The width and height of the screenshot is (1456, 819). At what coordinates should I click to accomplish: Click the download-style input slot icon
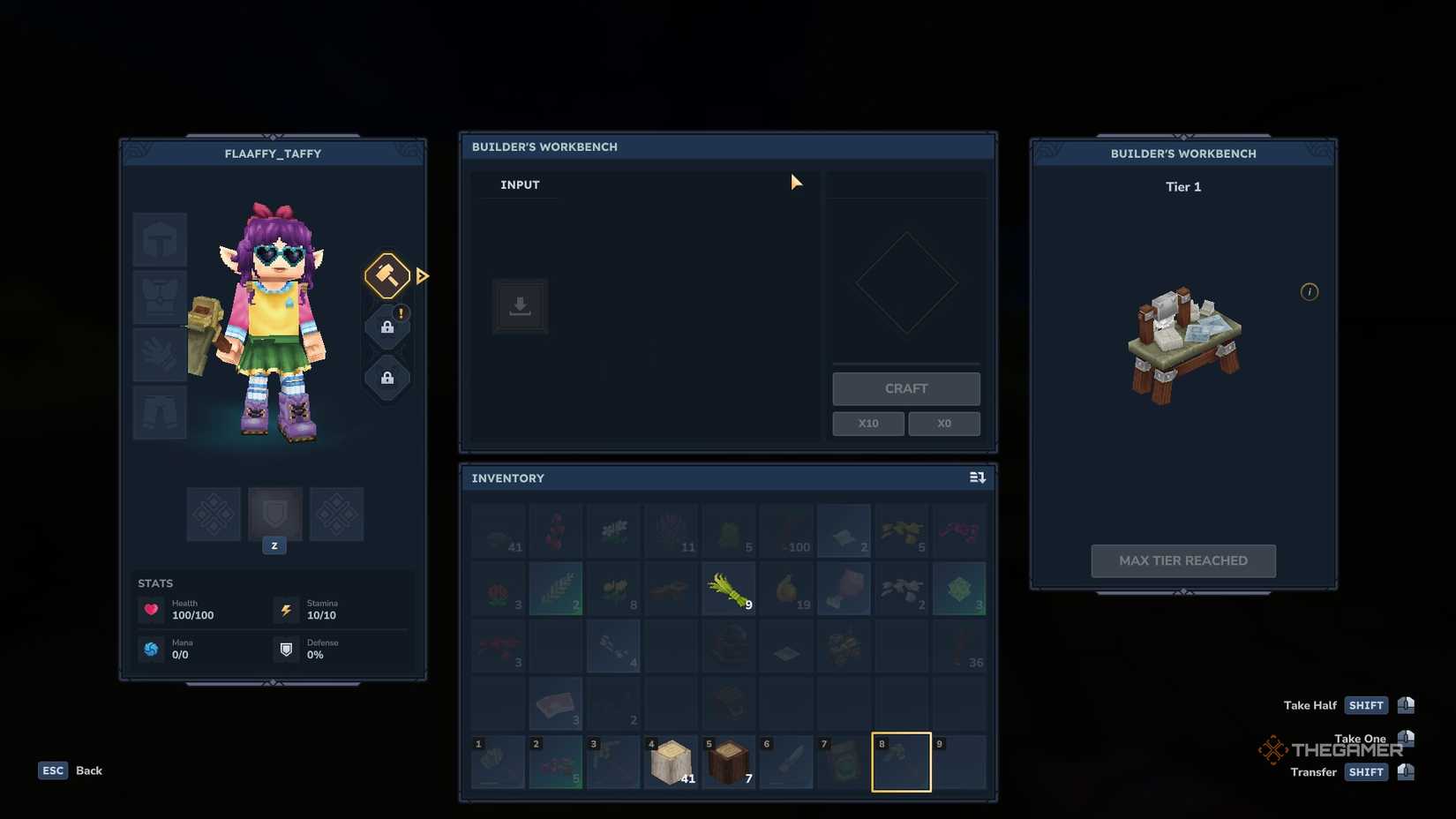click(520, 306)
